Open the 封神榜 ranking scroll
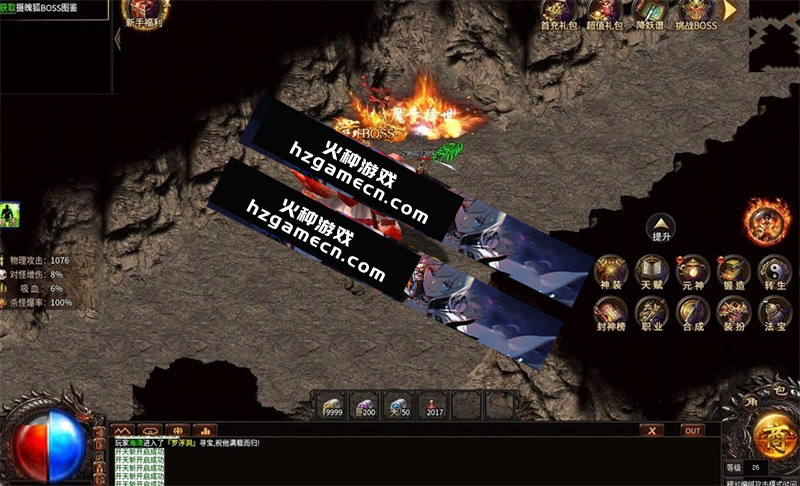 pos(610,313)
